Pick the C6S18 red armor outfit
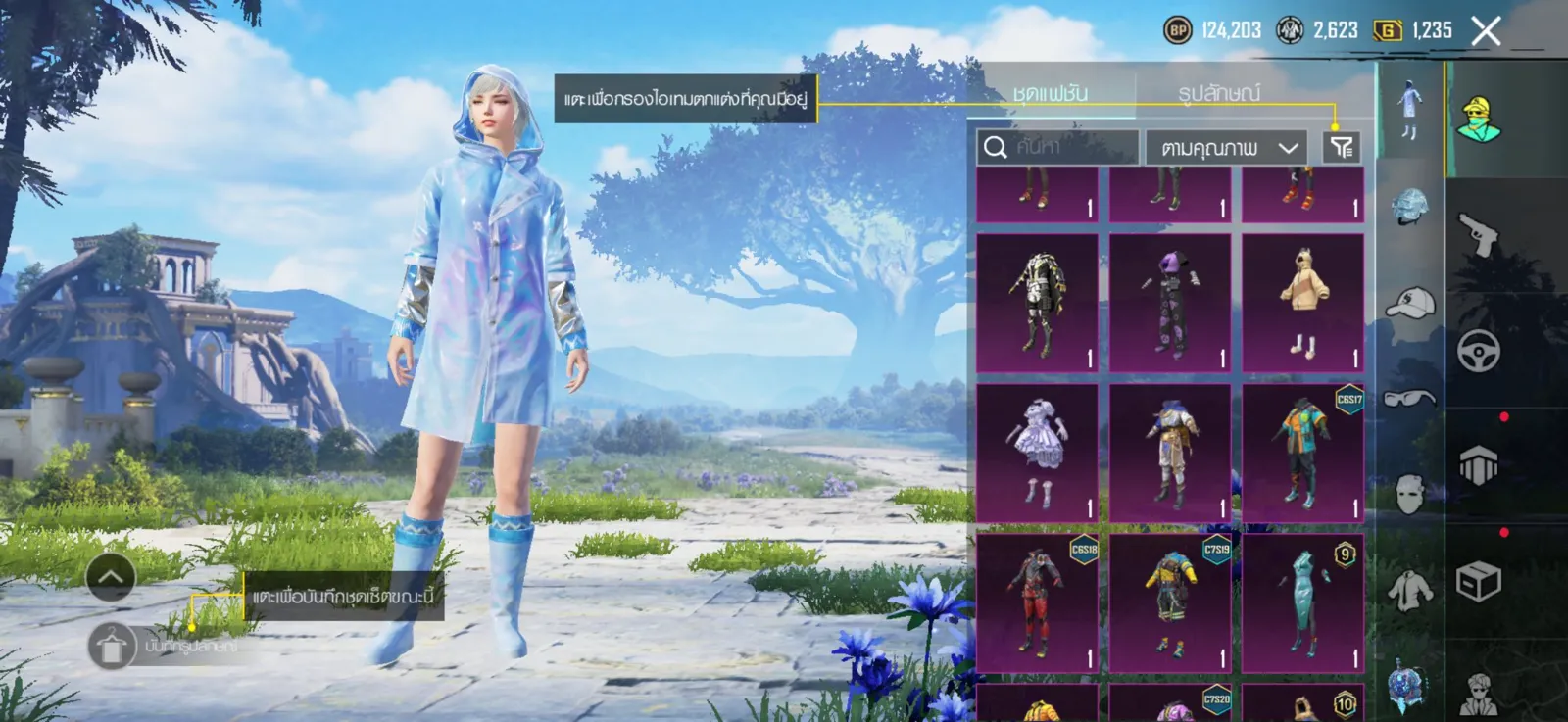1568x722 pixels. 1037,602
